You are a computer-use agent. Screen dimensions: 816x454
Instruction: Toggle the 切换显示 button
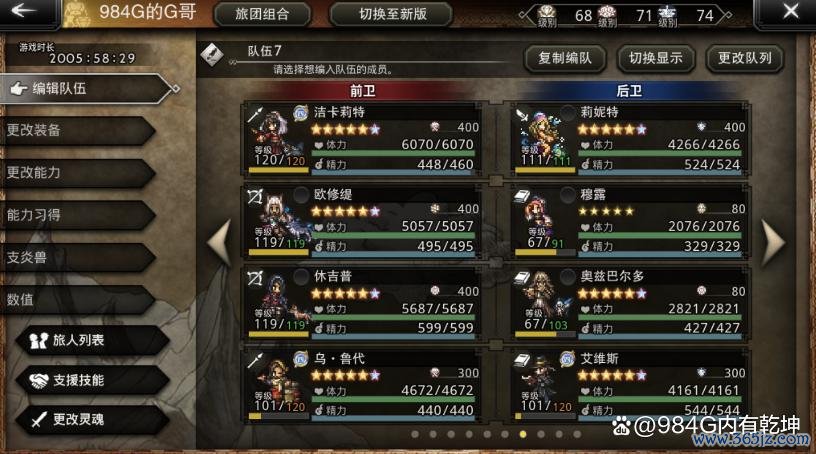tap(655, 58)
